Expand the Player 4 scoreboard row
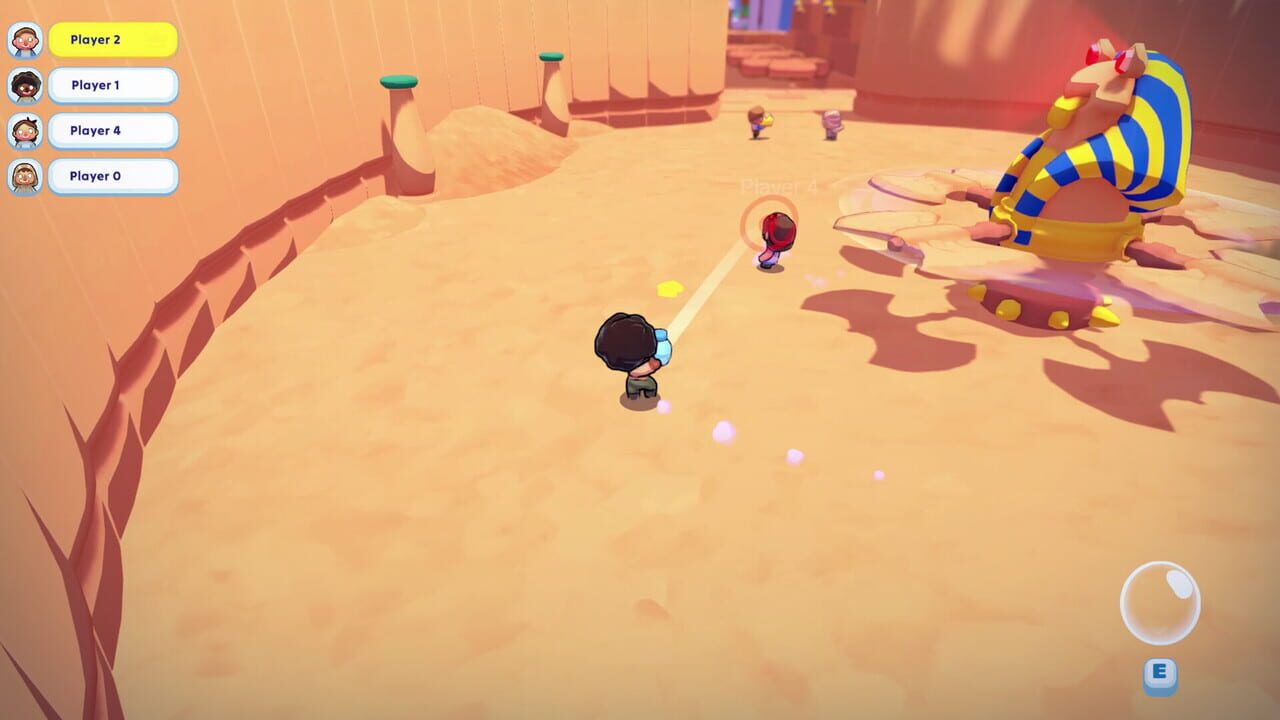The width and height of the screenshot is (1280, 720). pyautogui.click(x=113, y=131)
